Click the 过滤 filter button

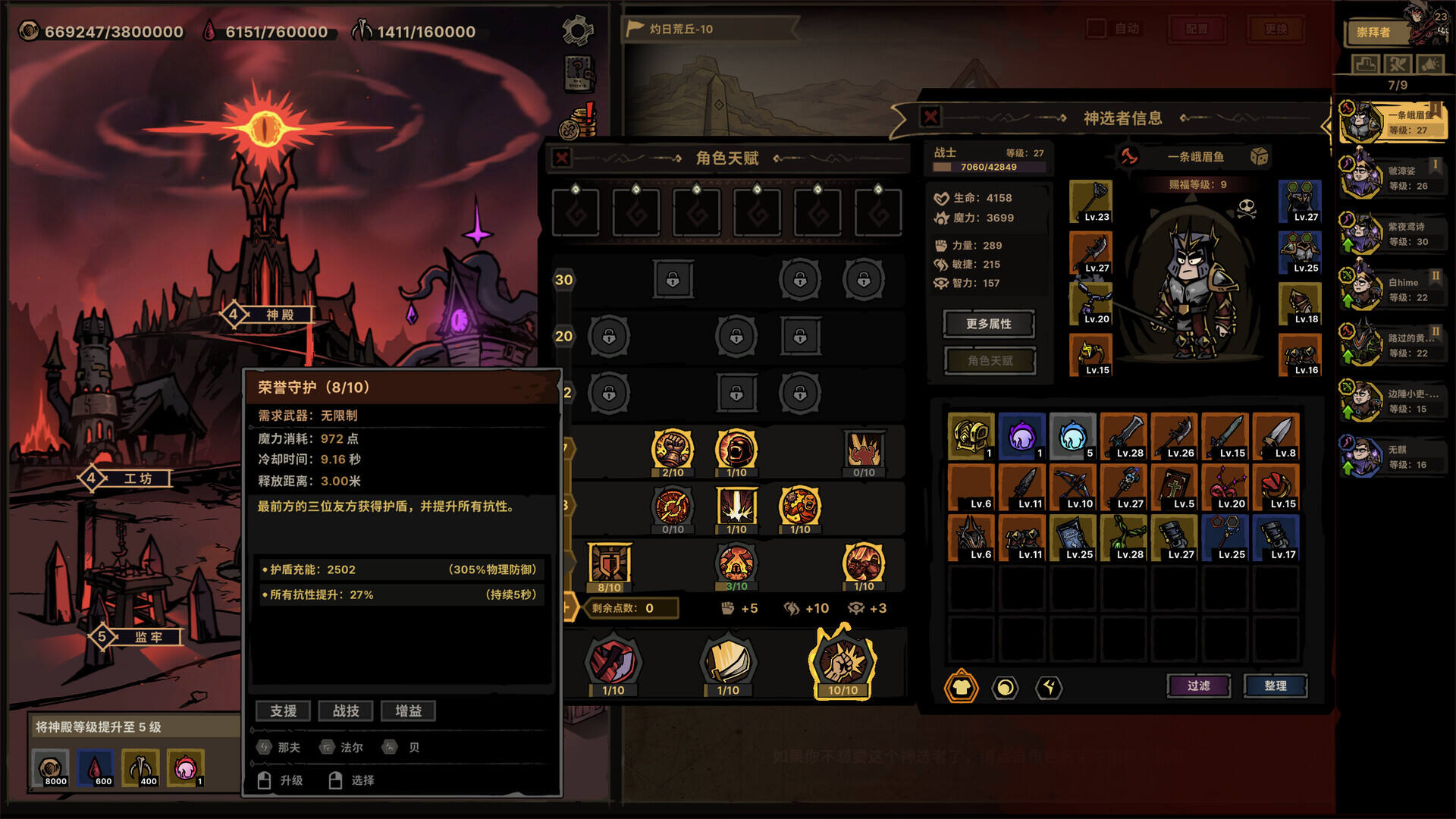(x=1198, y=685)
